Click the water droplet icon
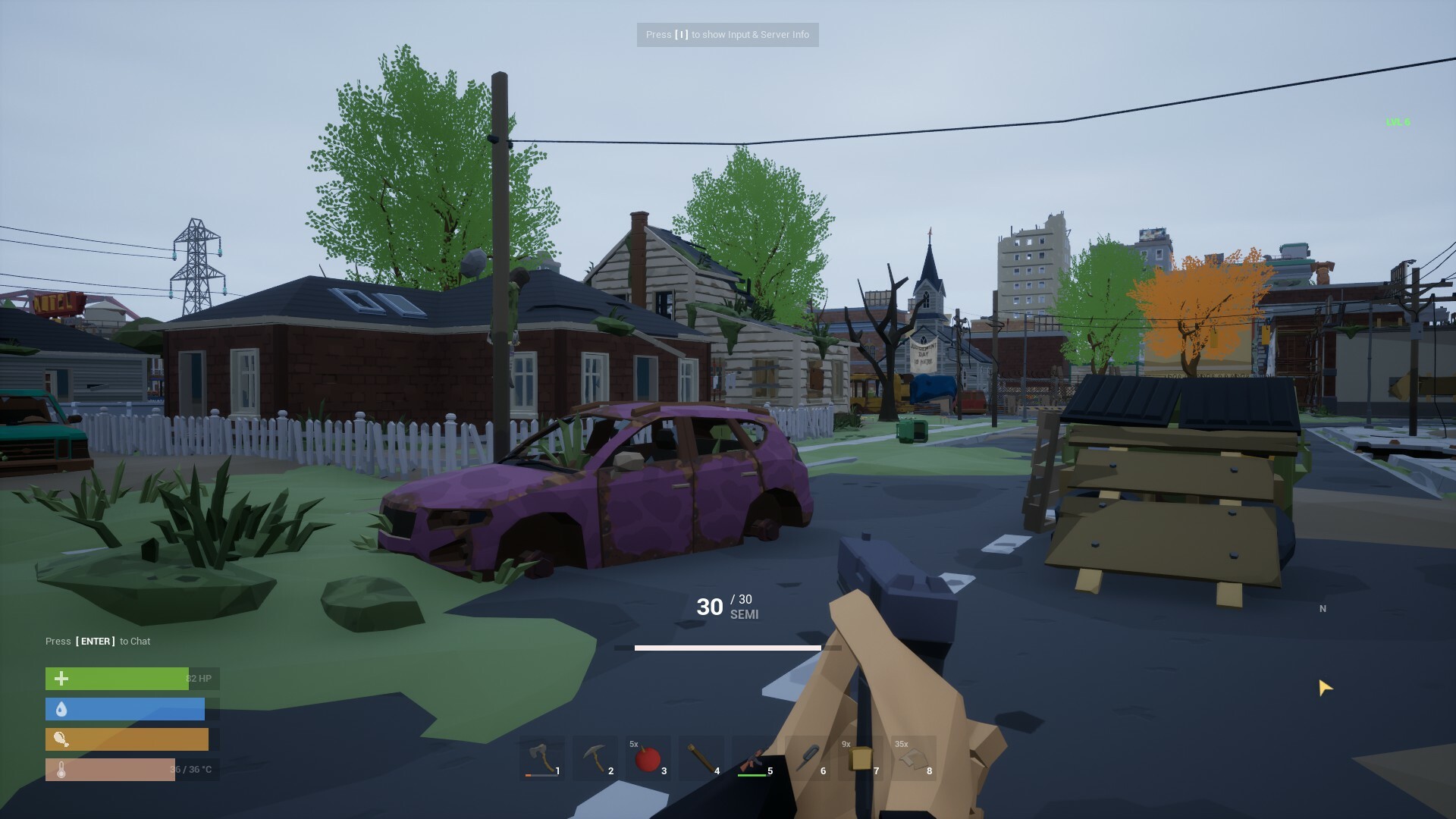This screenshot has height=819, width=1456. pyautogui.click(x=61, y=709)
